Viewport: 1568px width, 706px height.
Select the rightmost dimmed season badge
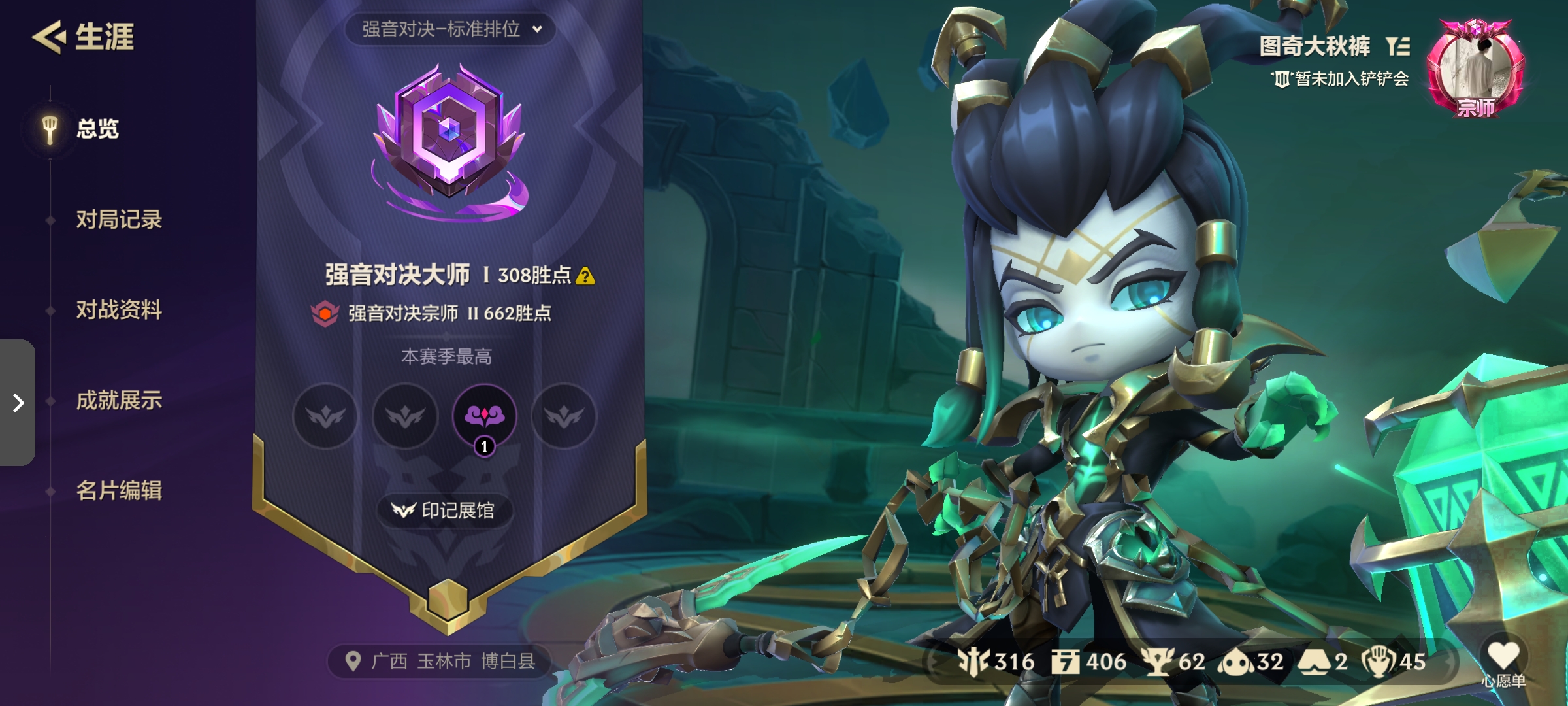[x=563, y=416]
